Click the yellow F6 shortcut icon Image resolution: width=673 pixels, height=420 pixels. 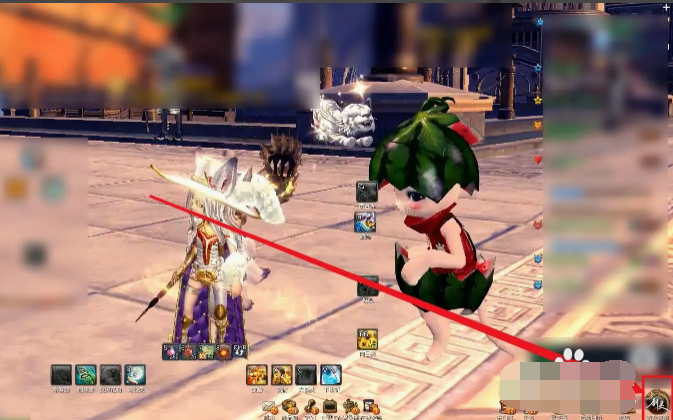367,339
